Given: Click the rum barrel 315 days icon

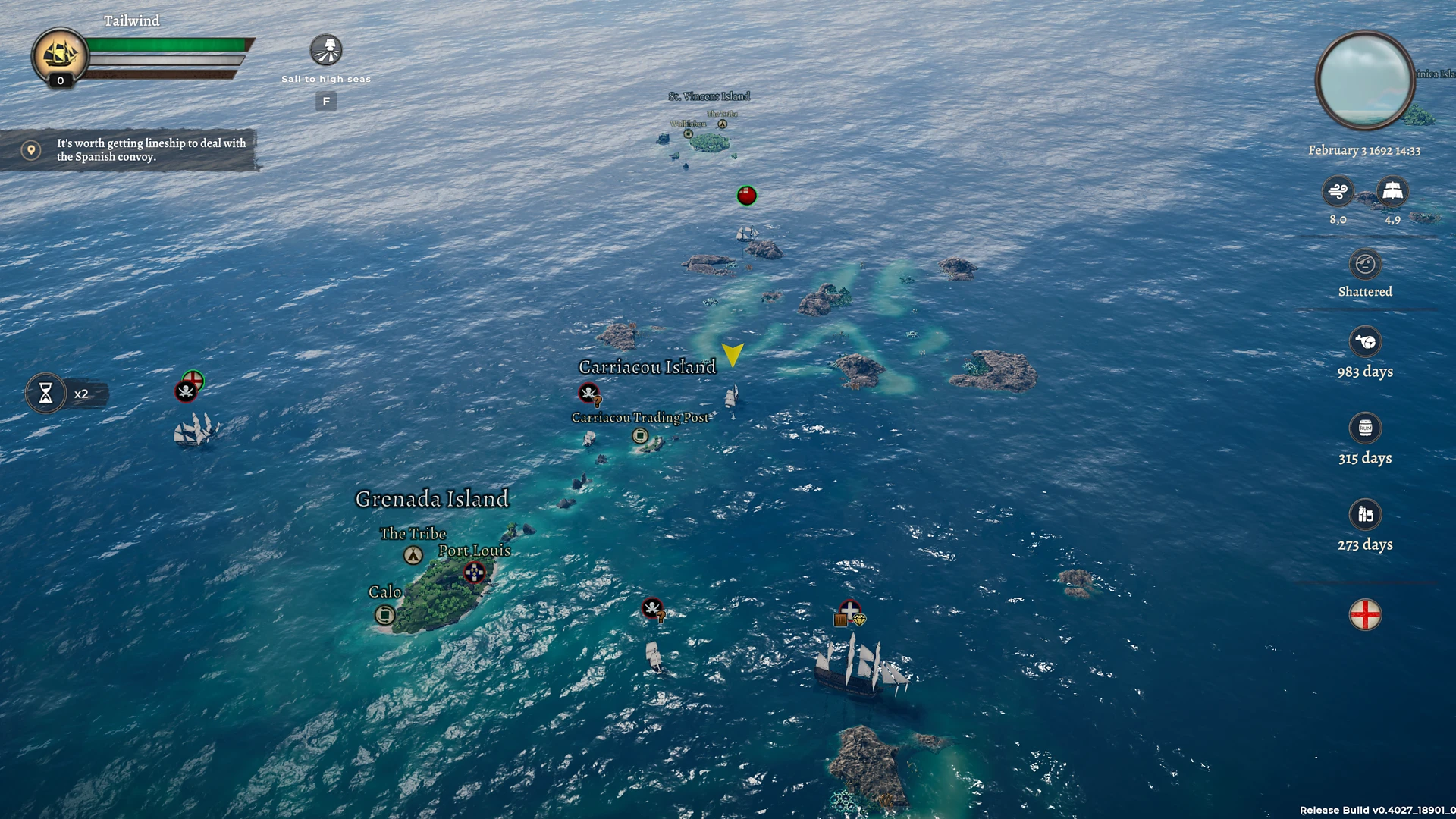Looking at the screenshot, I should 1365,429.
